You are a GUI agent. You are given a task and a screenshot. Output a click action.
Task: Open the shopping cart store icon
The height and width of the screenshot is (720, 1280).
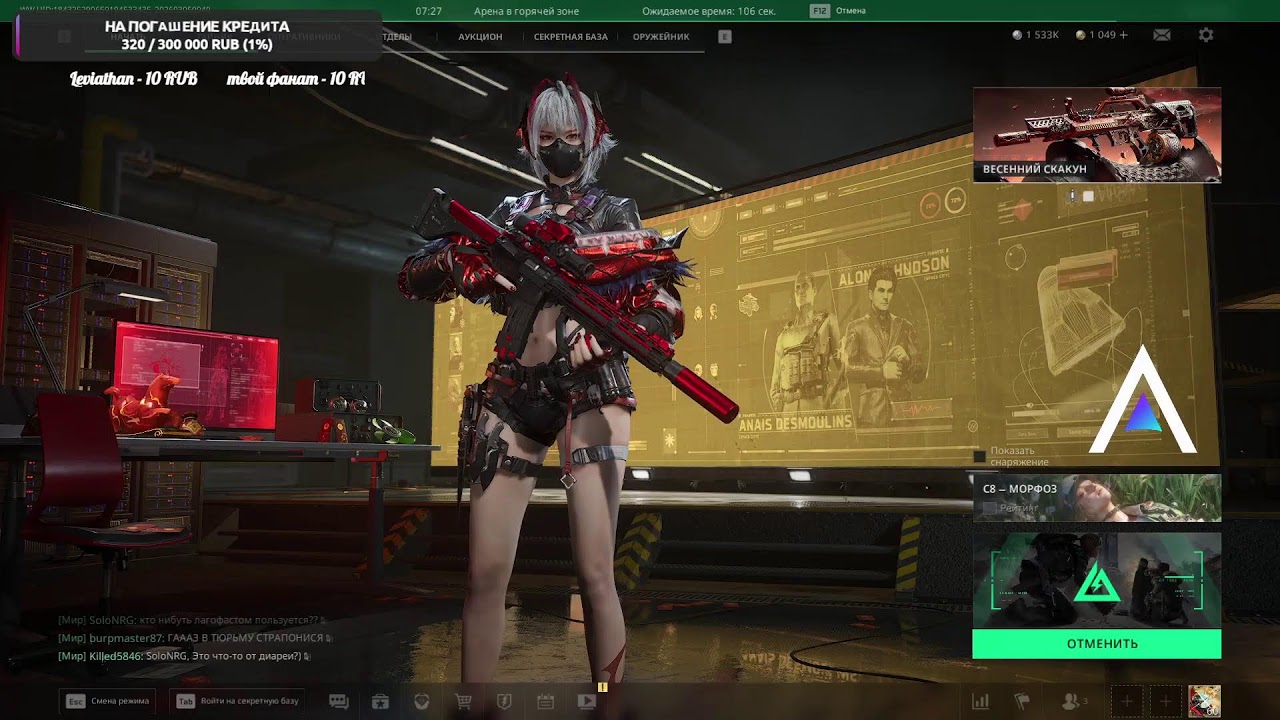[463, 702]
